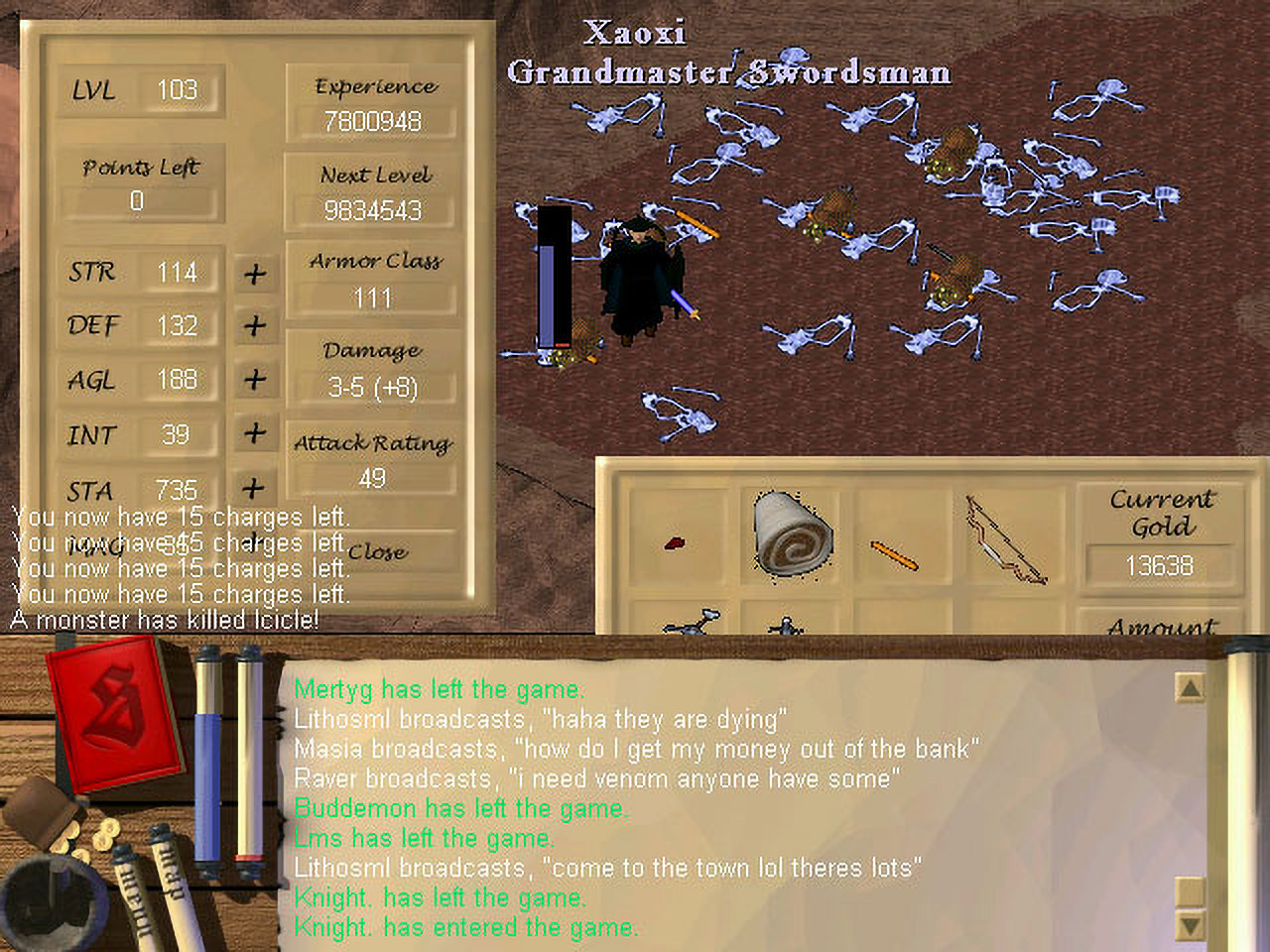The image size is (1270, 952).
Task: Choose the orange wand in the inventory
Action: (x=893, y=555)
